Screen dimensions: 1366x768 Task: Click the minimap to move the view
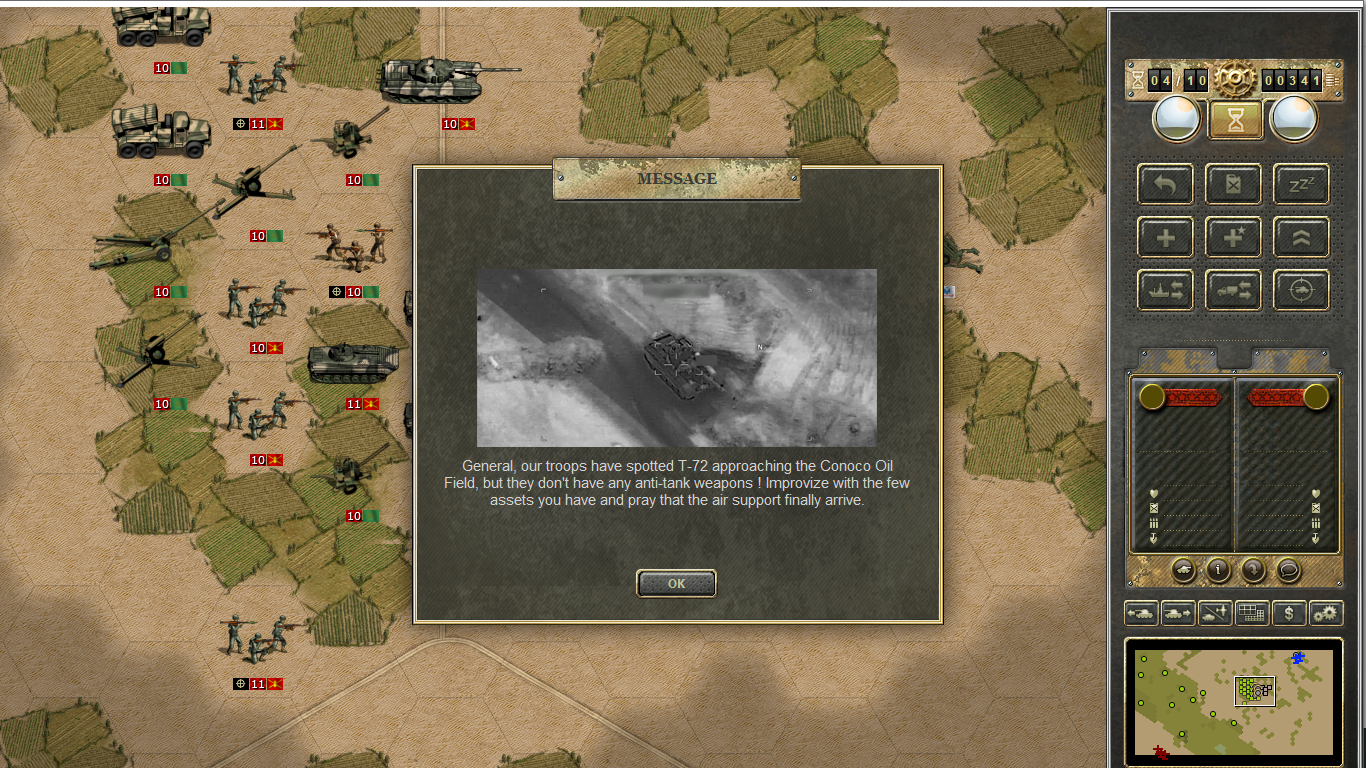[x=1234, y=702]
